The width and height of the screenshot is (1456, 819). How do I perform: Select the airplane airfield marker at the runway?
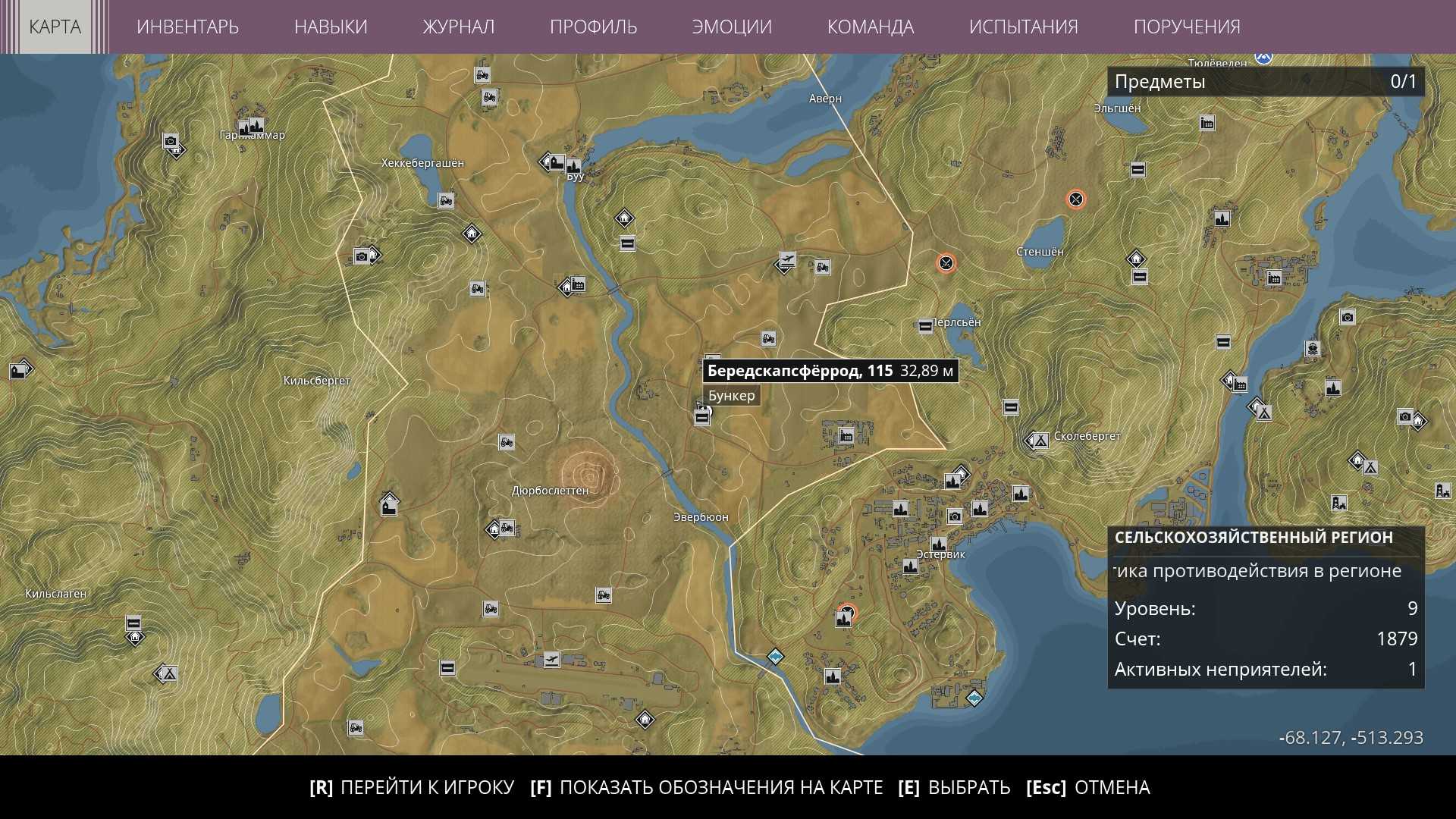(x=552, y=660)
